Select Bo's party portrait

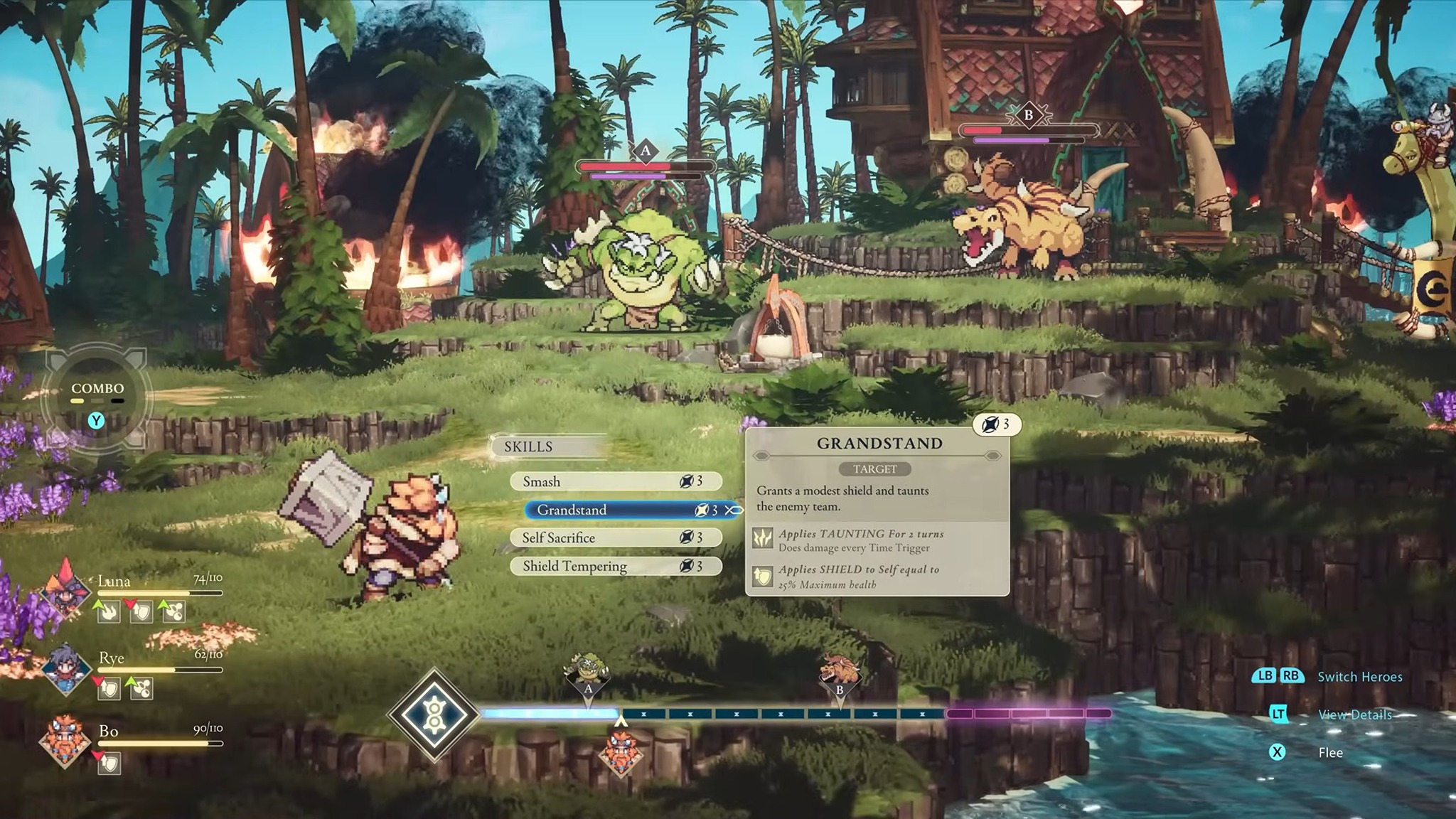coord(65,741)
